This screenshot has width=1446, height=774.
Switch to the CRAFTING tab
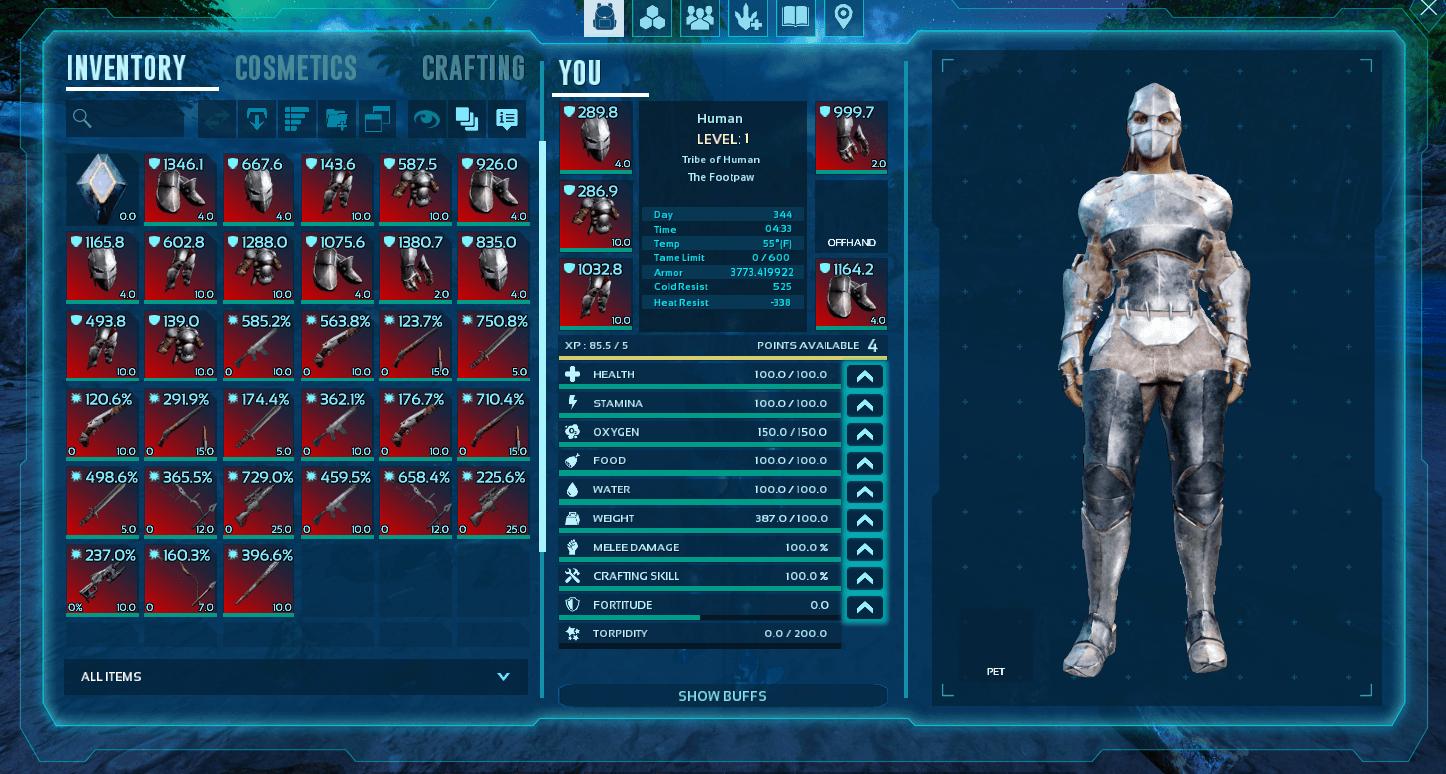[x=473, y=68]
